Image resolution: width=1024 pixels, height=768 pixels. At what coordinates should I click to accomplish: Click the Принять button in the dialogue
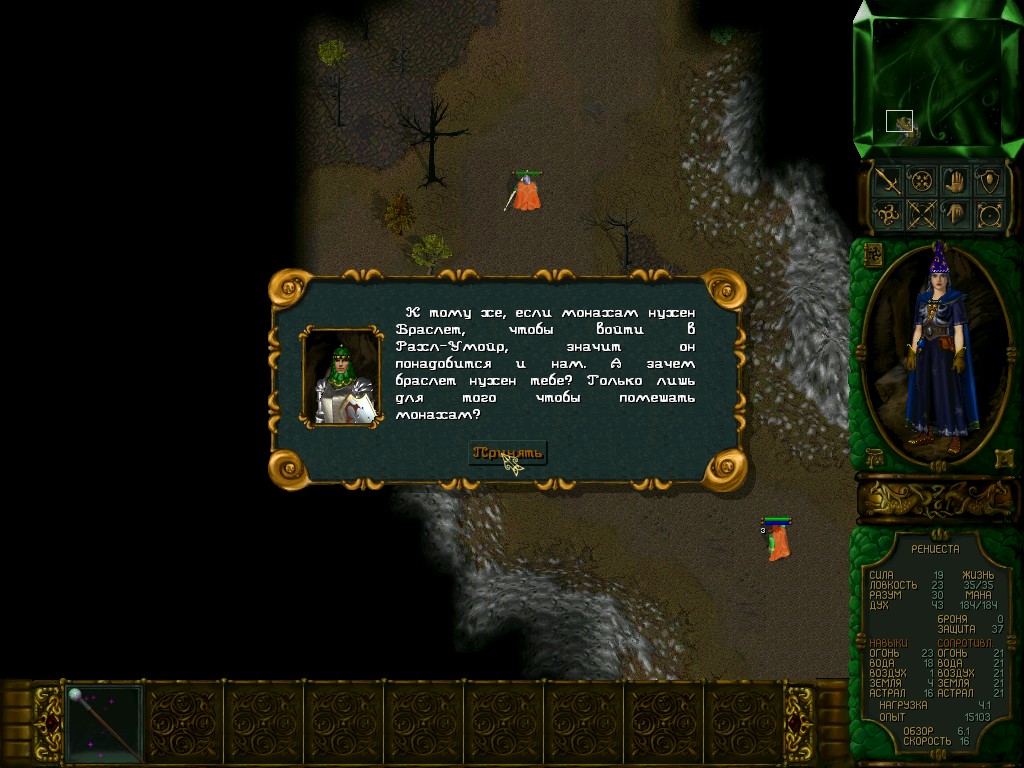coord(508,453)
